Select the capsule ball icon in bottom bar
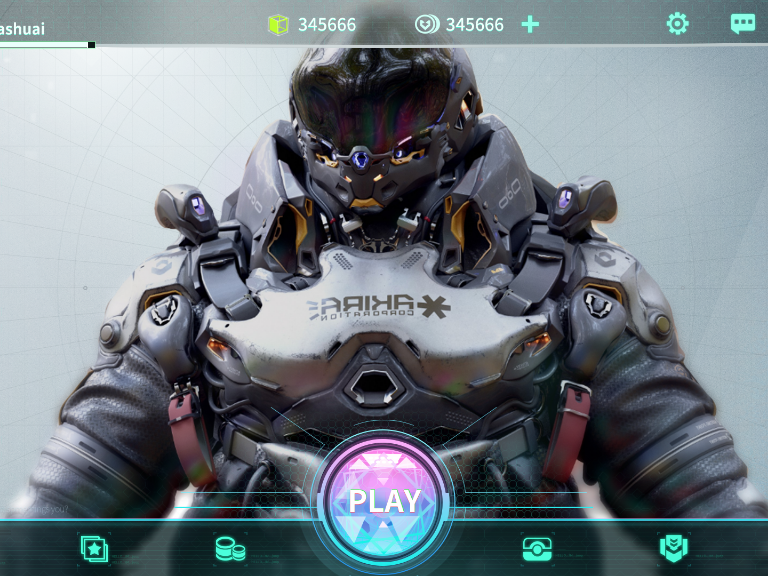 (537, 548)
